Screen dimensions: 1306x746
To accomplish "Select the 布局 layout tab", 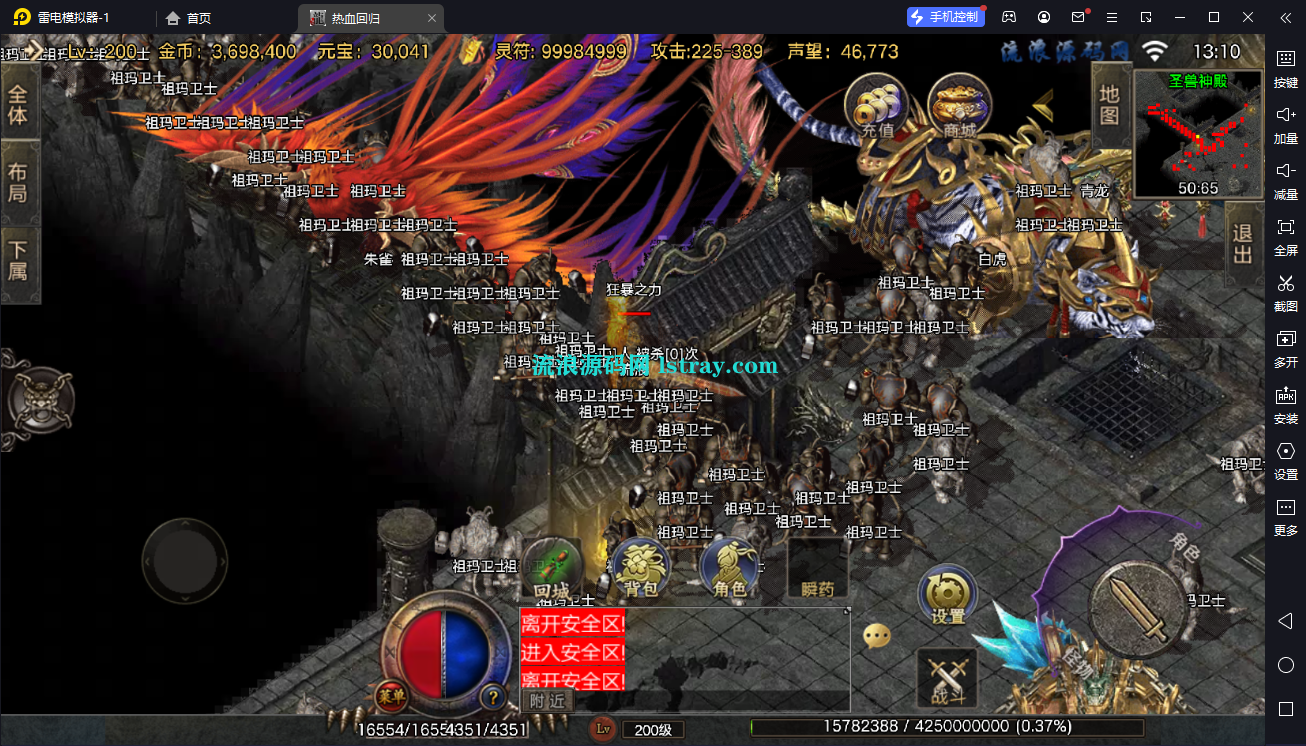I will (x=18, y=181).
